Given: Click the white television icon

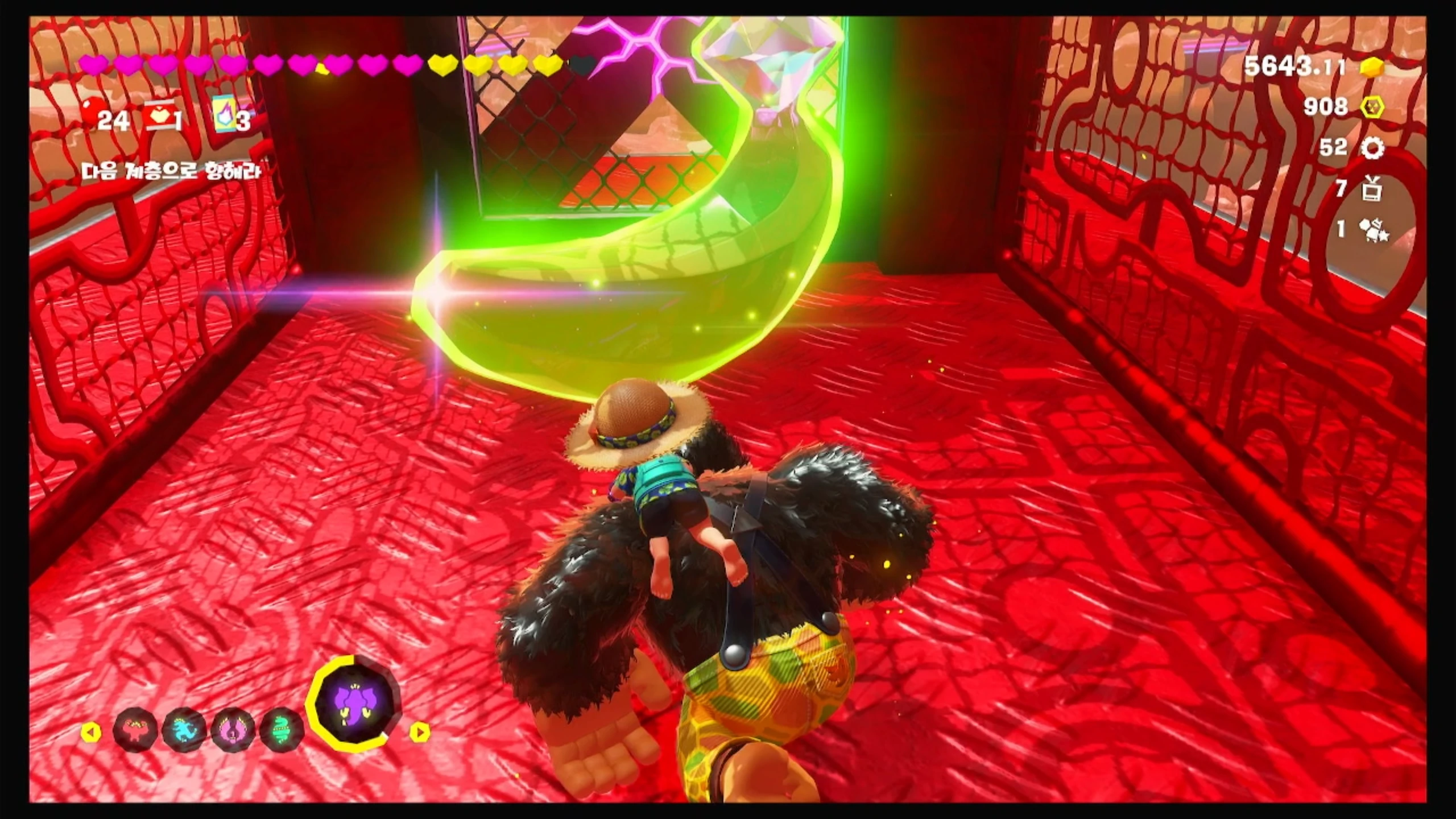Looking at the screenshot, I should (x=1372, y=189).
